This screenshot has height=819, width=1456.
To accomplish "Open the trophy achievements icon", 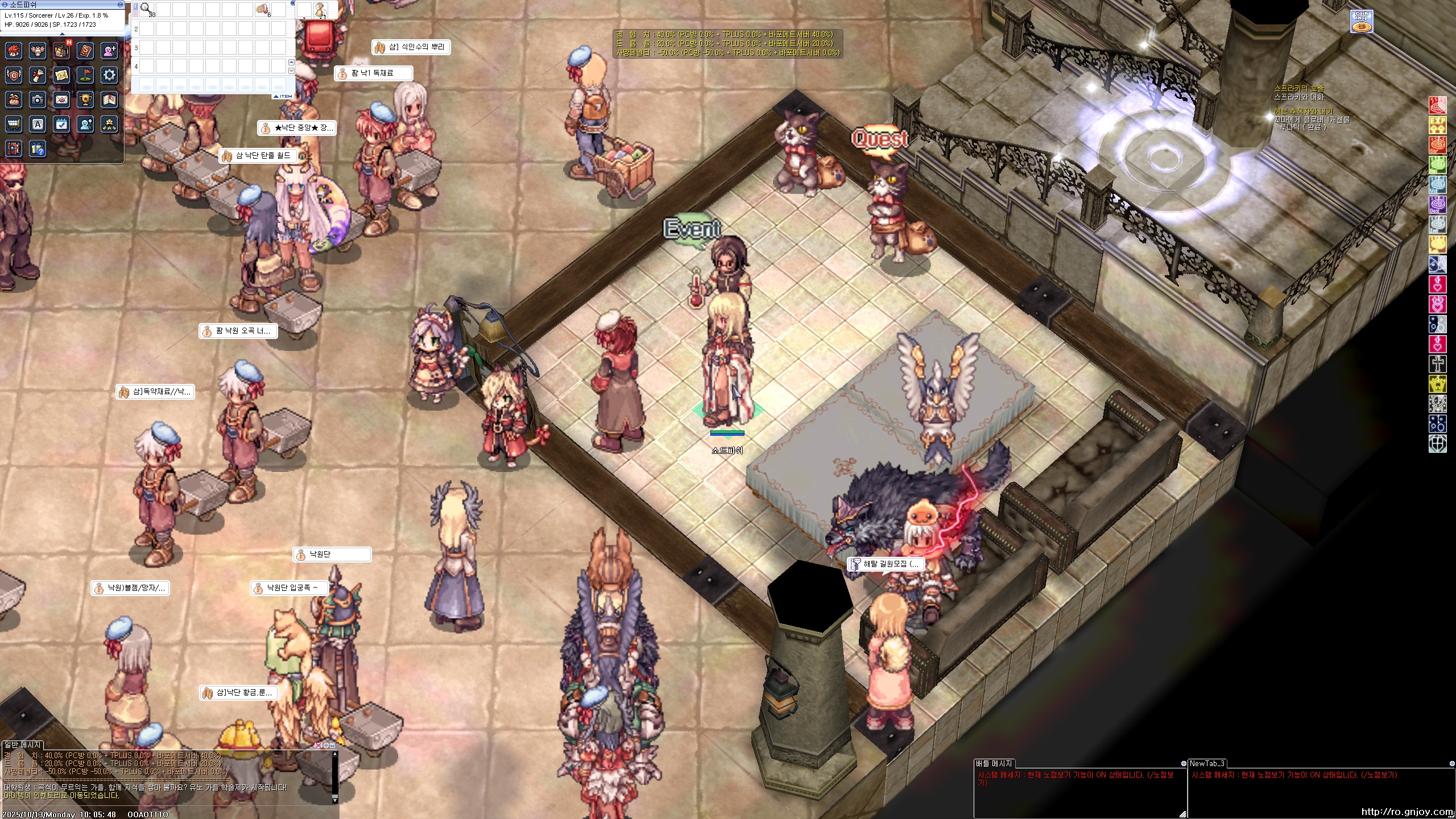I will point(85,100).
